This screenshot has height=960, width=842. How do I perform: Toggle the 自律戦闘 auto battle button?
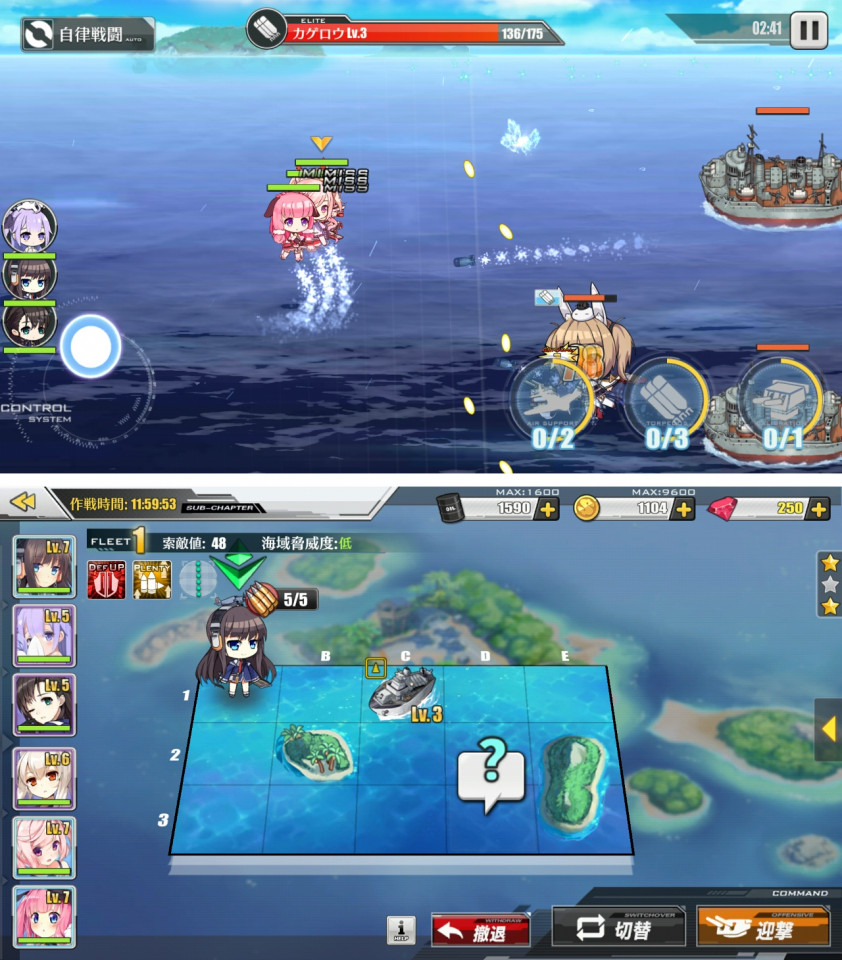[x=88, y=34]
